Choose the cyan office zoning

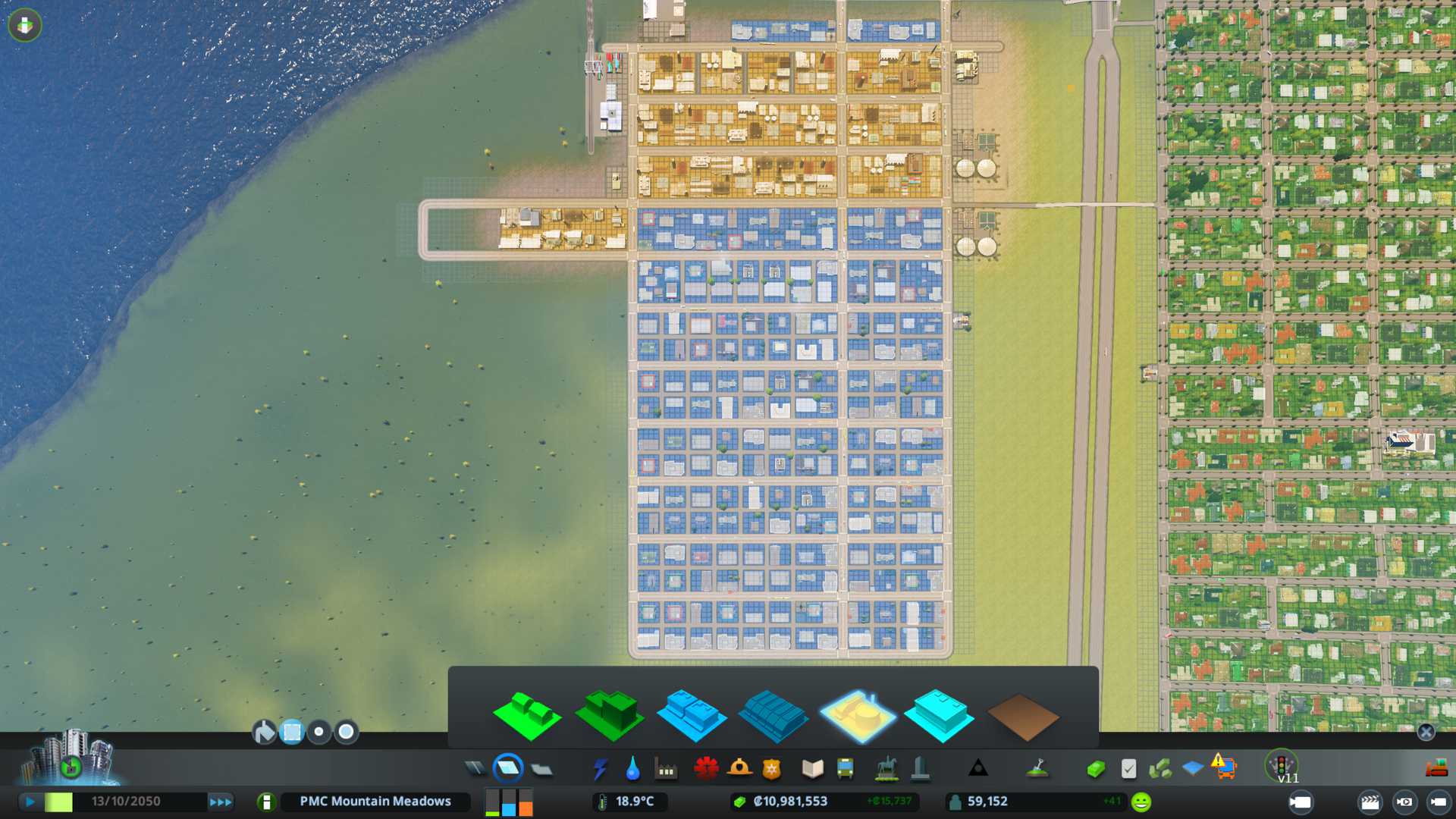939,716
